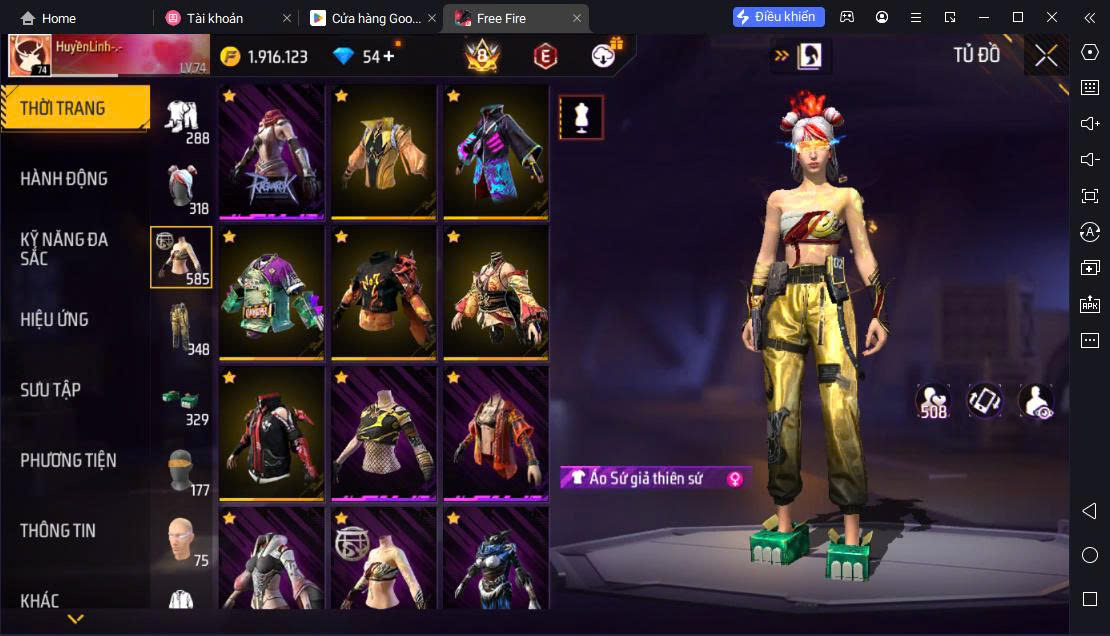
Task: Click the diamond balance to add diamonds
Action: coord(365,57)
